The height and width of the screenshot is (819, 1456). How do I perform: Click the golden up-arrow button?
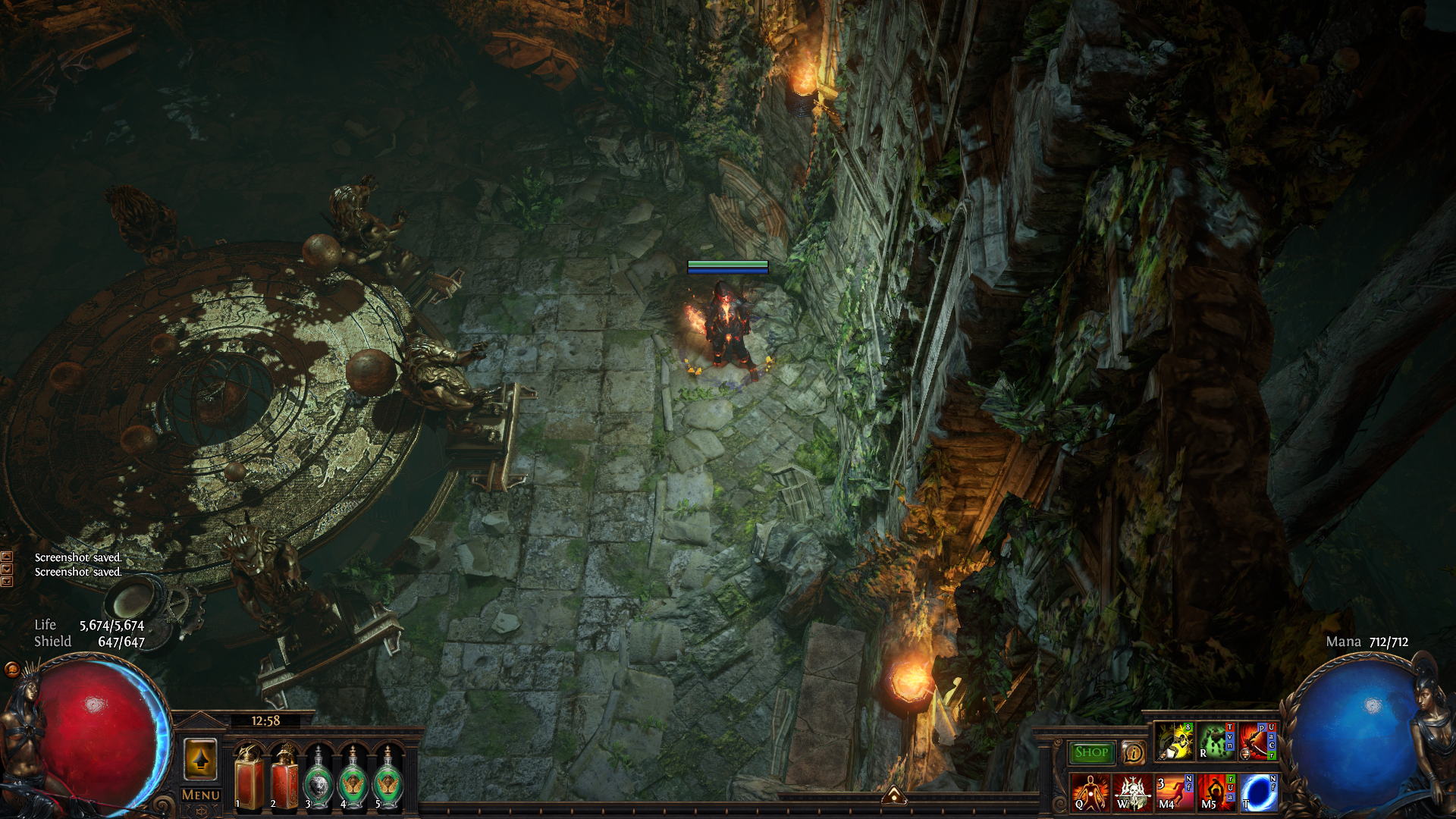pyautogui.click(x=201, y=759)
